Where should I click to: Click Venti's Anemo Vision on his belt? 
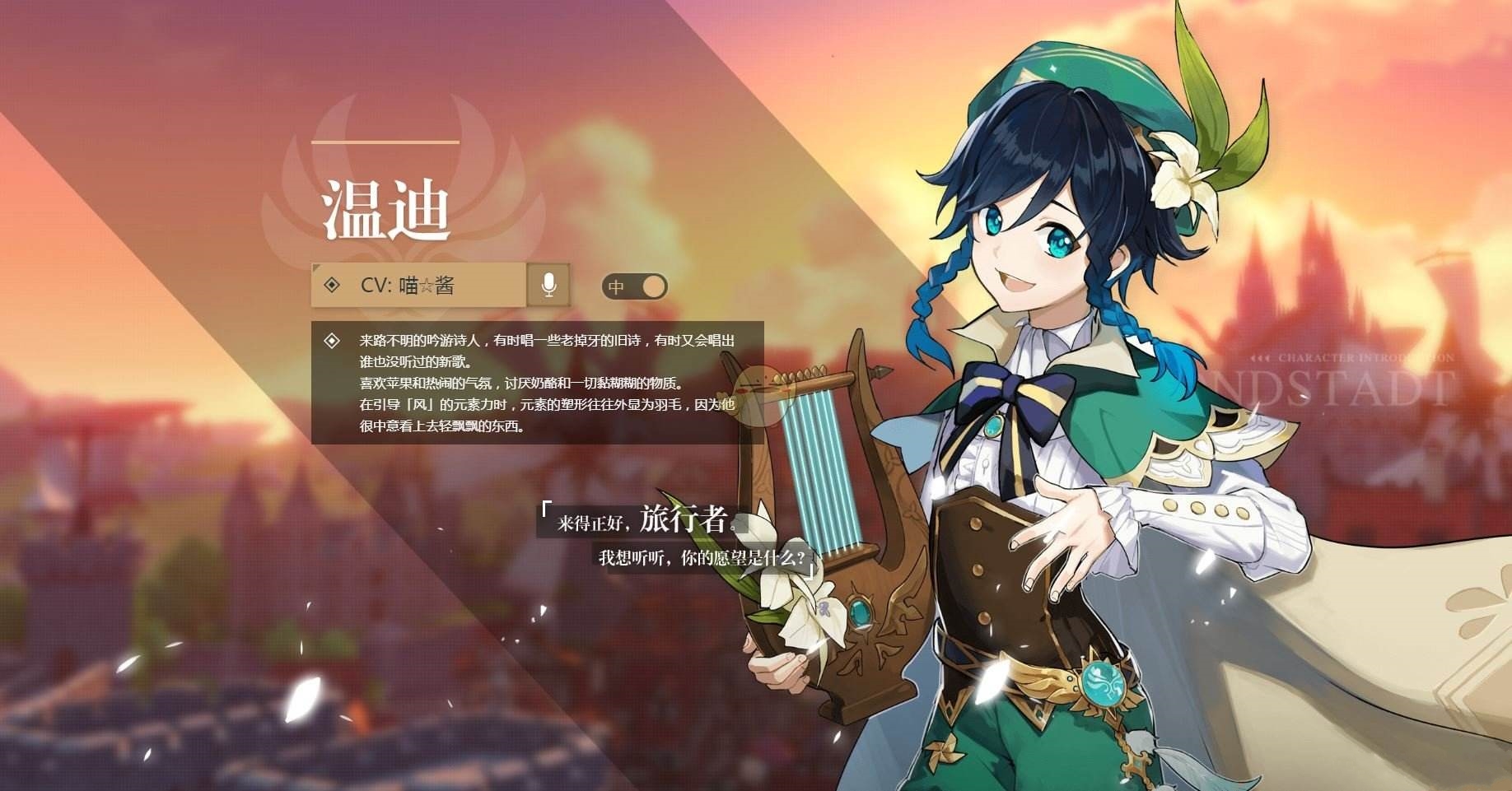(x=1102, y=686)
